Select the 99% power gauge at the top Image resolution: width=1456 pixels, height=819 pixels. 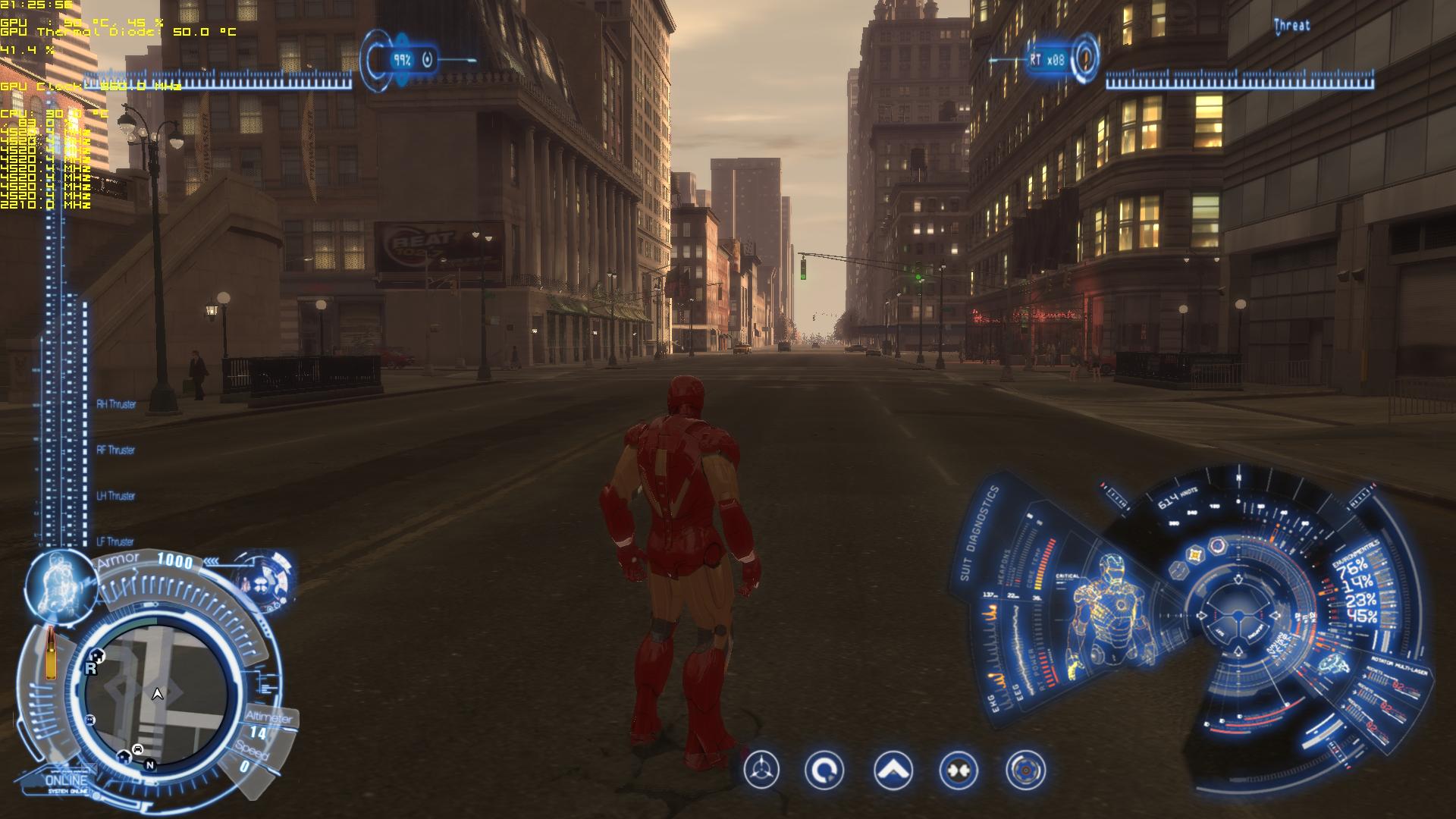pos(403,60)
